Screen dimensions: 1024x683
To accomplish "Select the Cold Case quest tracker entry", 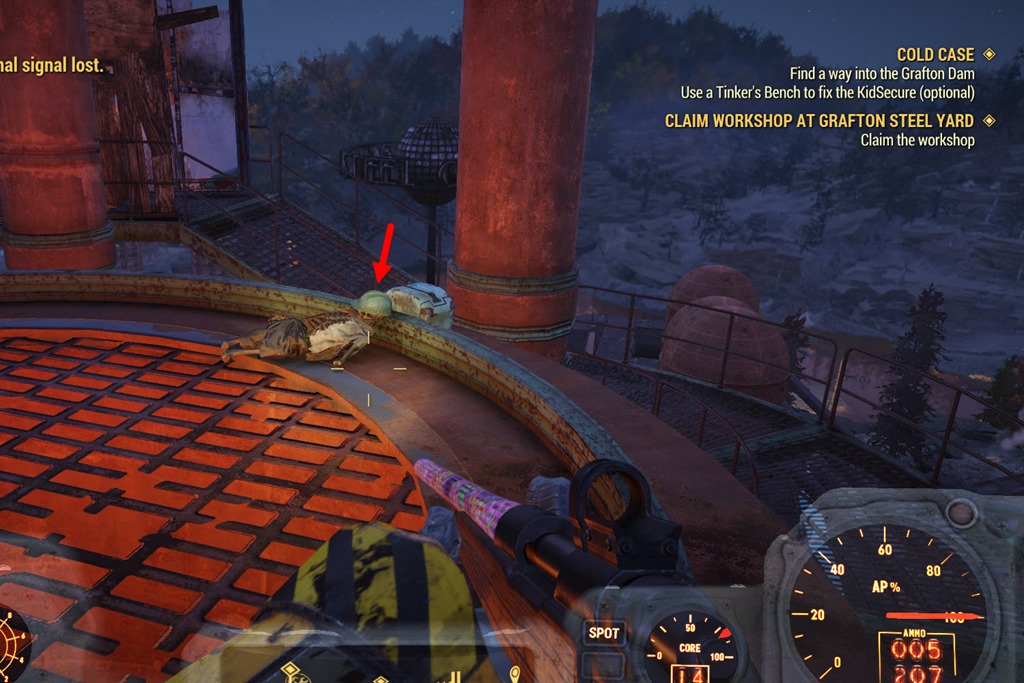I will pyautogui.click(x=935, y=55).
